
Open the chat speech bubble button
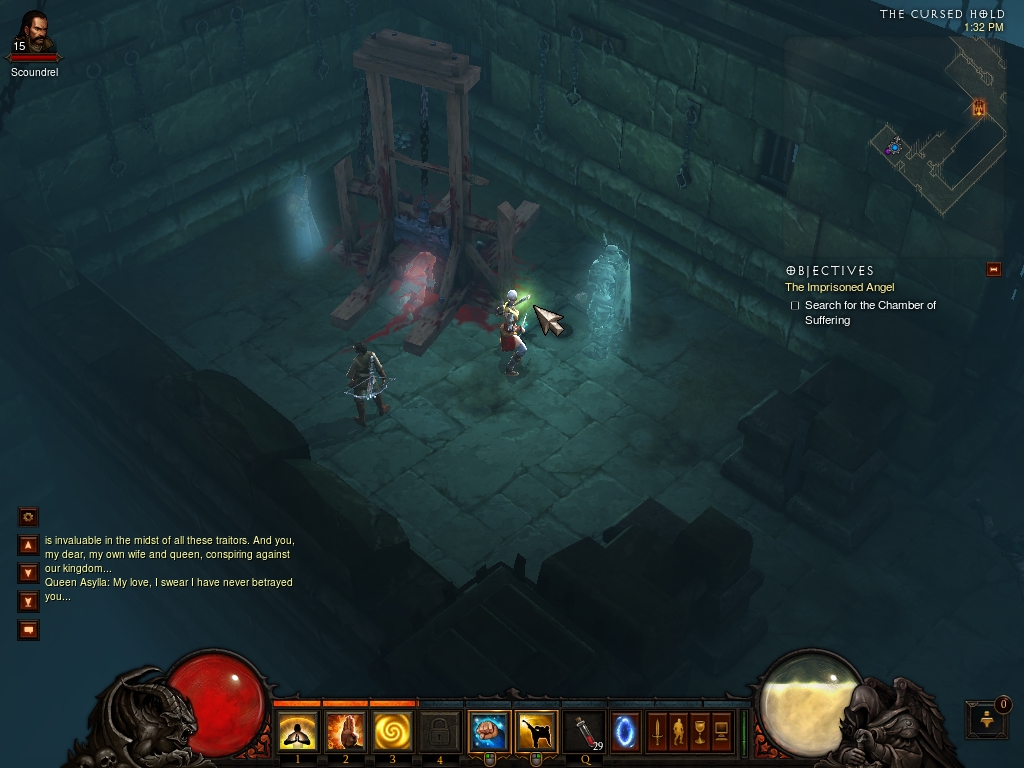pyautogui.click(x=29, y=630)
